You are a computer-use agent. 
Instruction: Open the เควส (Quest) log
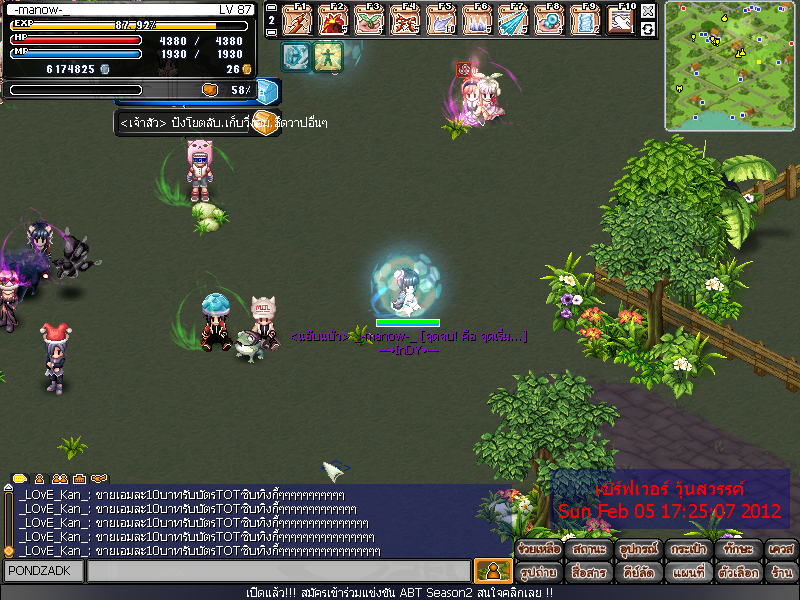pos(781,549)
